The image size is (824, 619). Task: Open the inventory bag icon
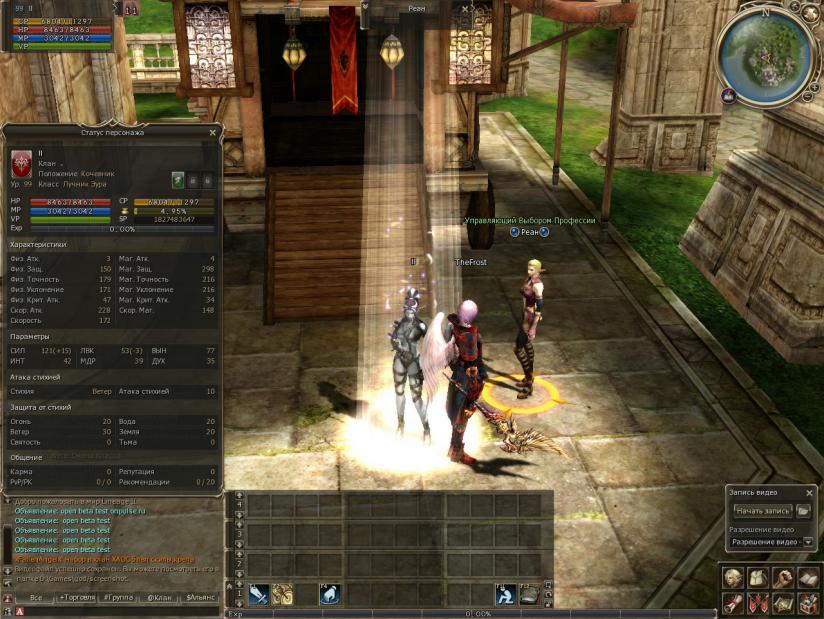(x=758, y=579)
